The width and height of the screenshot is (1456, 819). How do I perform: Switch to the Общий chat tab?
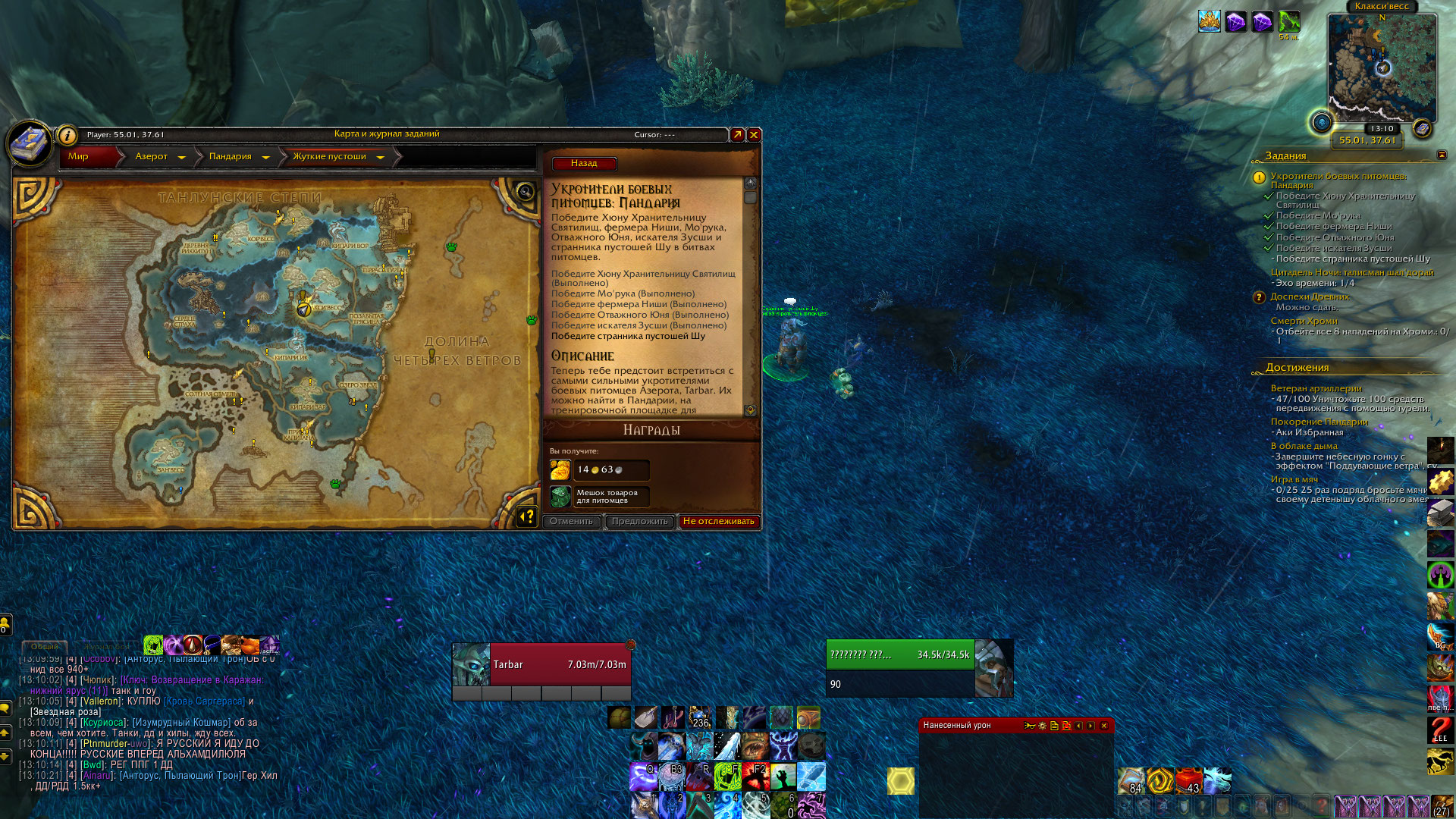point(44,647)
